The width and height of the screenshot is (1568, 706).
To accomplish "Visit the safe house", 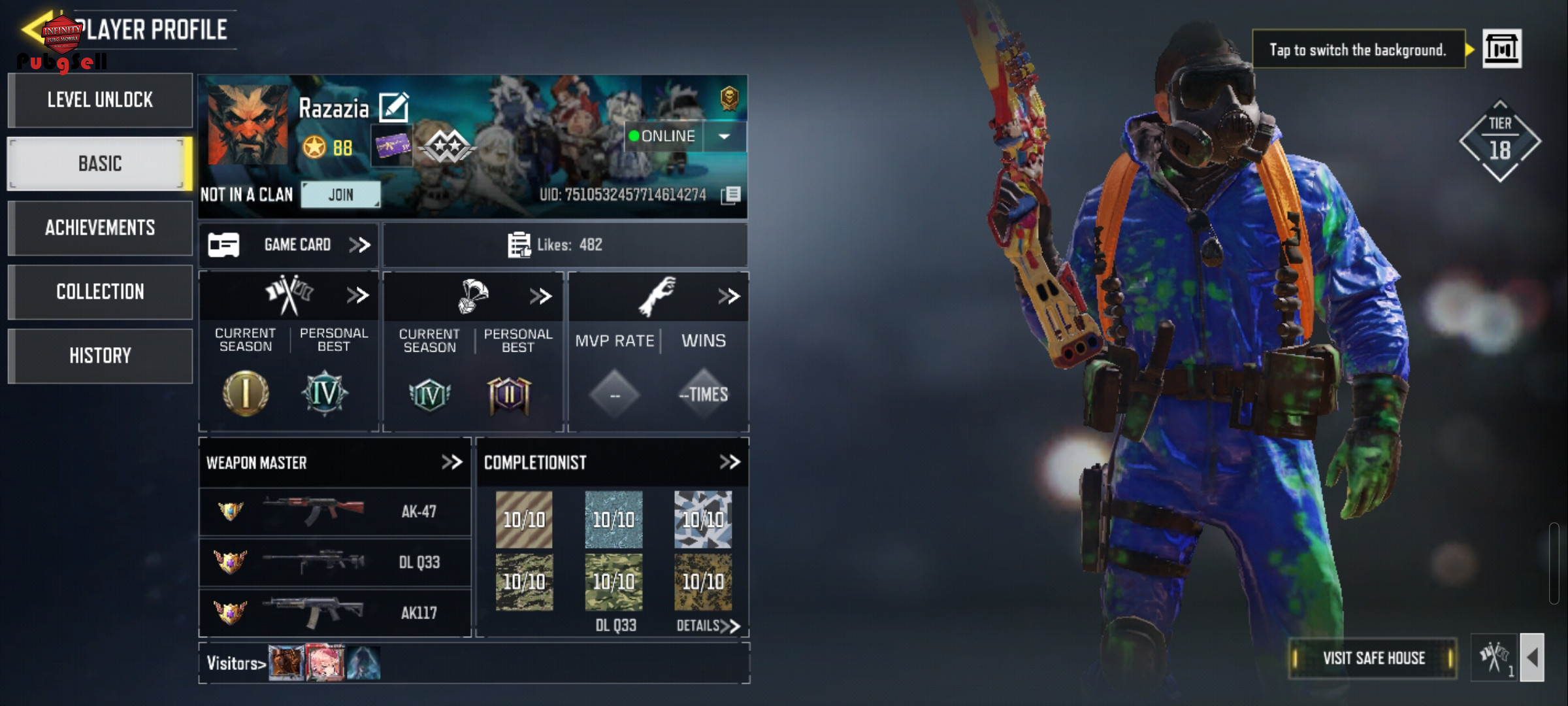I will (x=1373, y=658).
